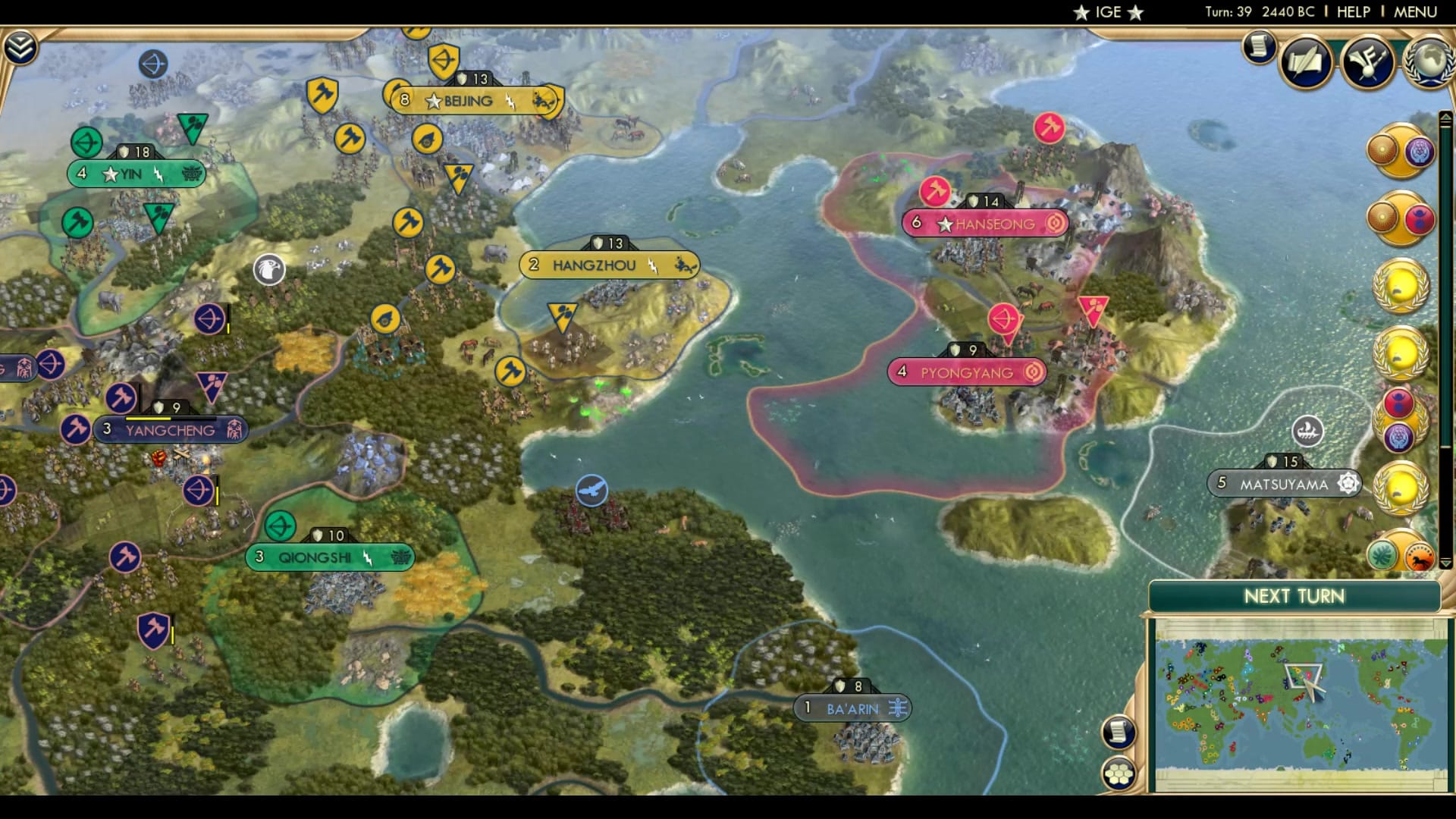
Task: Choose the Qiongshi city banner
Action: (x=329, y=557)
